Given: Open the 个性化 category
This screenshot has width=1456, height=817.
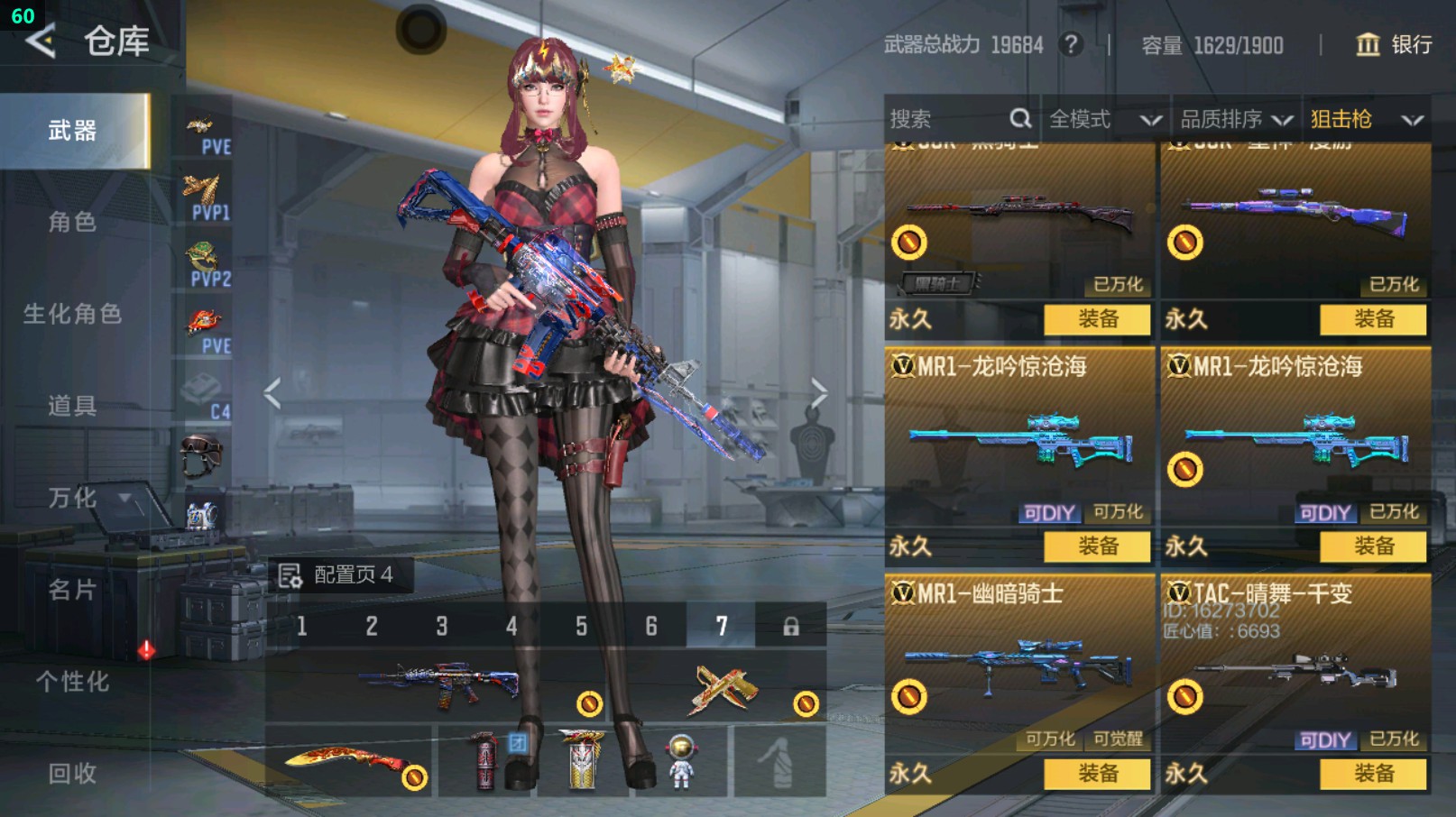Looking at the screenshot, I should 72,682.
